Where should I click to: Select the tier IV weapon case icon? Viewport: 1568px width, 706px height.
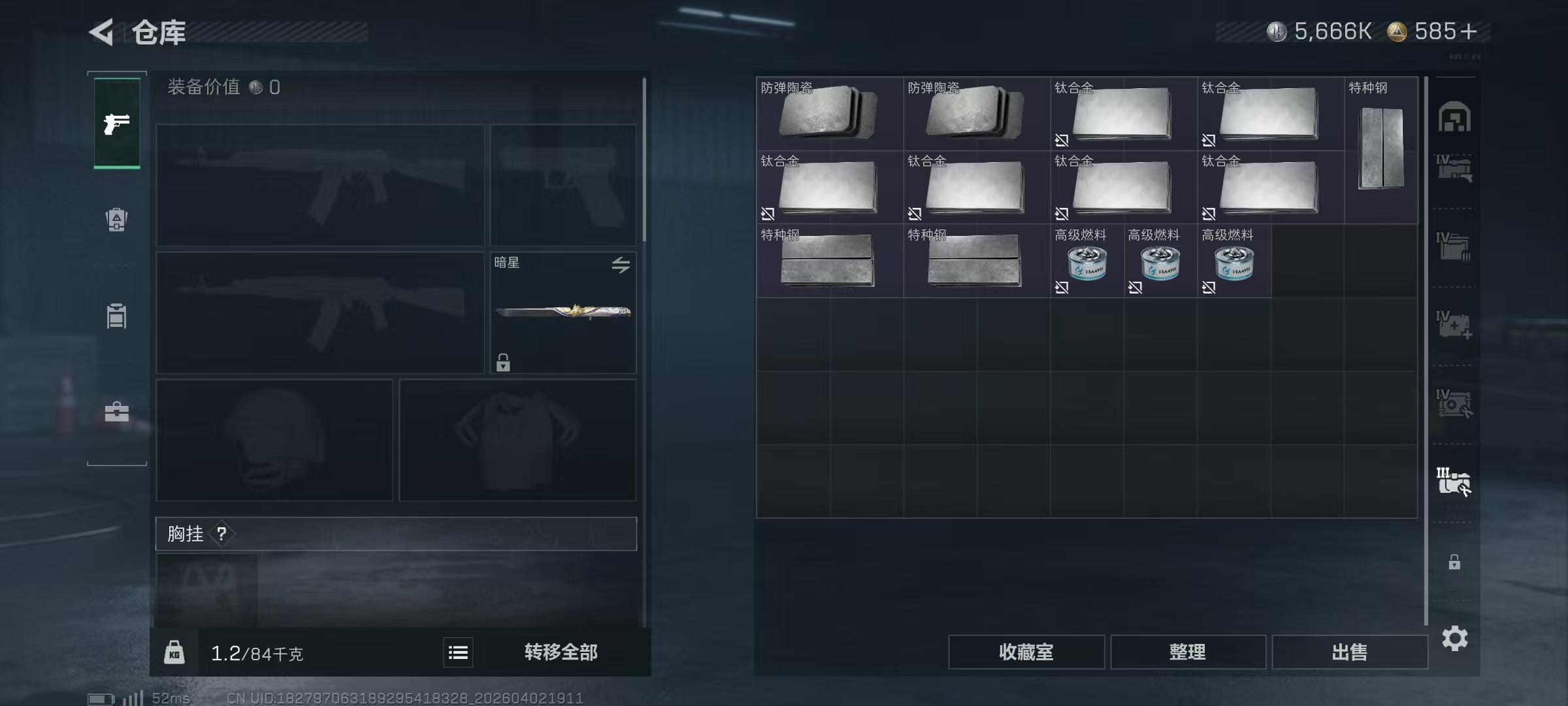tap(1456, 169)
